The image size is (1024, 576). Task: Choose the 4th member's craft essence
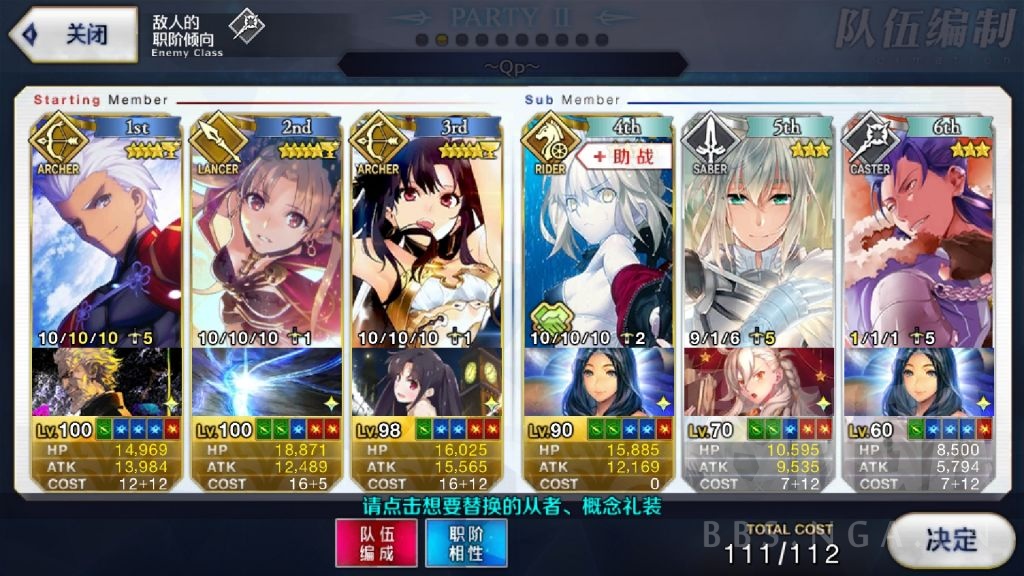click(595, 382)
